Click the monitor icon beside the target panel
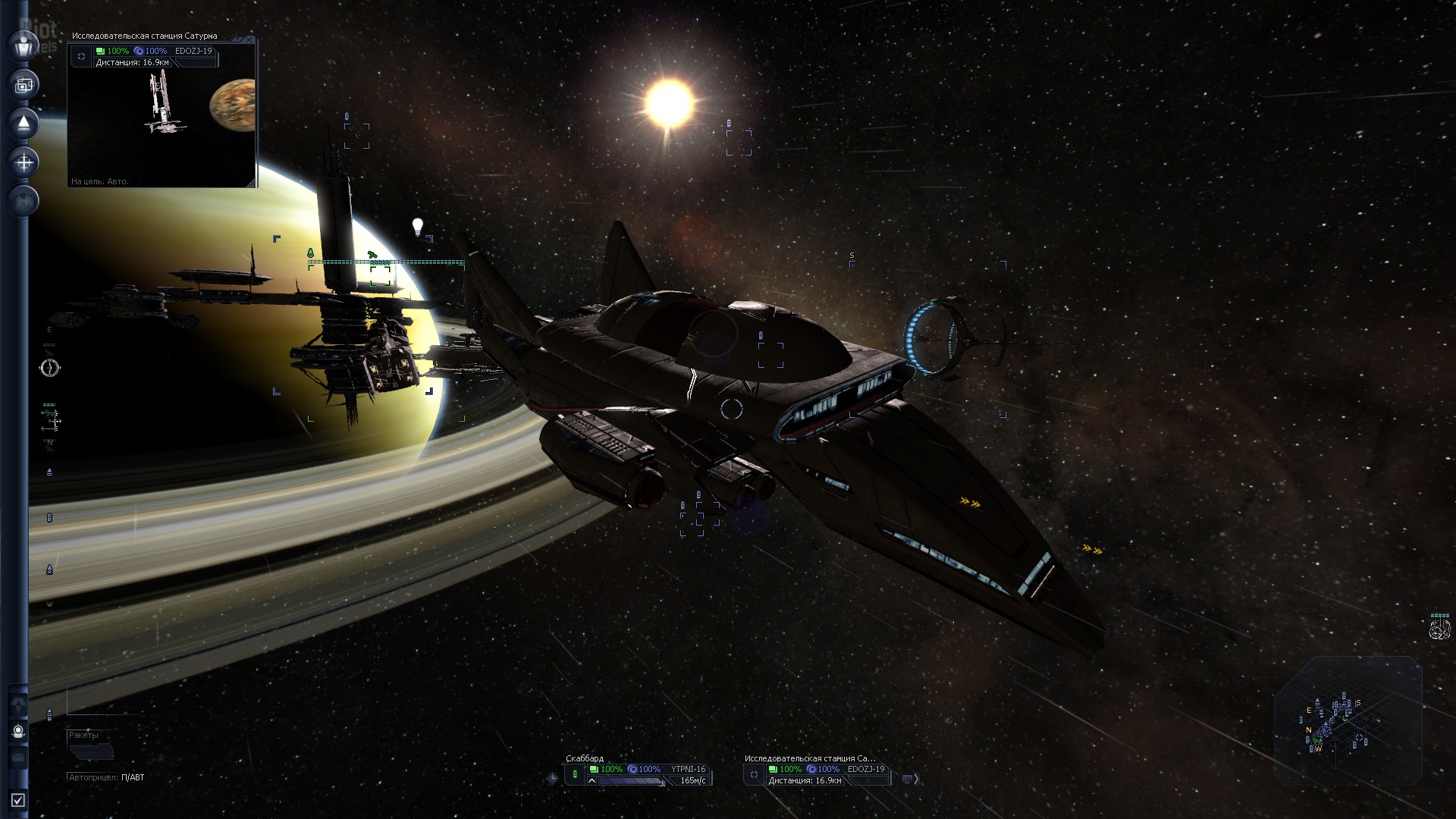Viewport: 1456px width, 819px height. click(907, 778)
